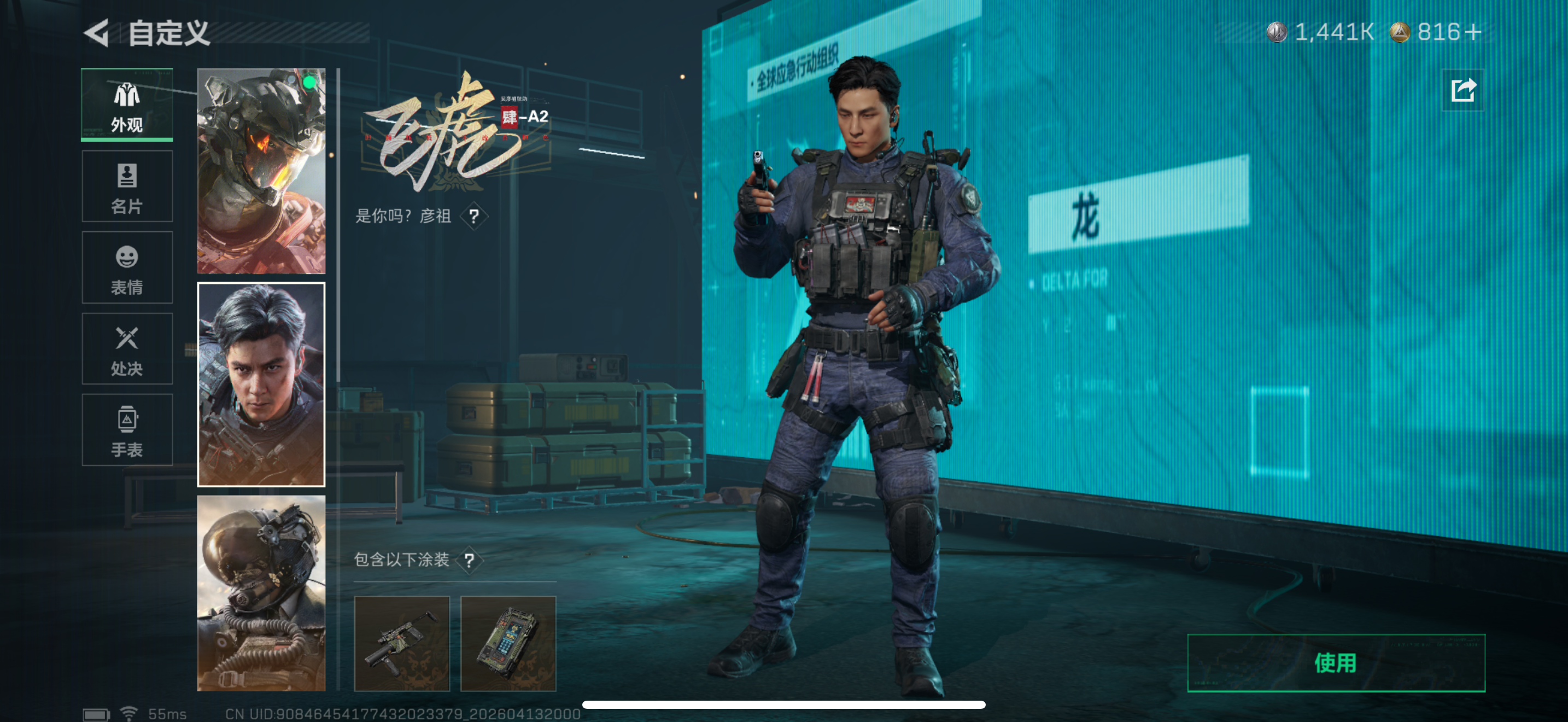
Task: Select the 外观 (appearance) tab icon
Action: (127, 103)
